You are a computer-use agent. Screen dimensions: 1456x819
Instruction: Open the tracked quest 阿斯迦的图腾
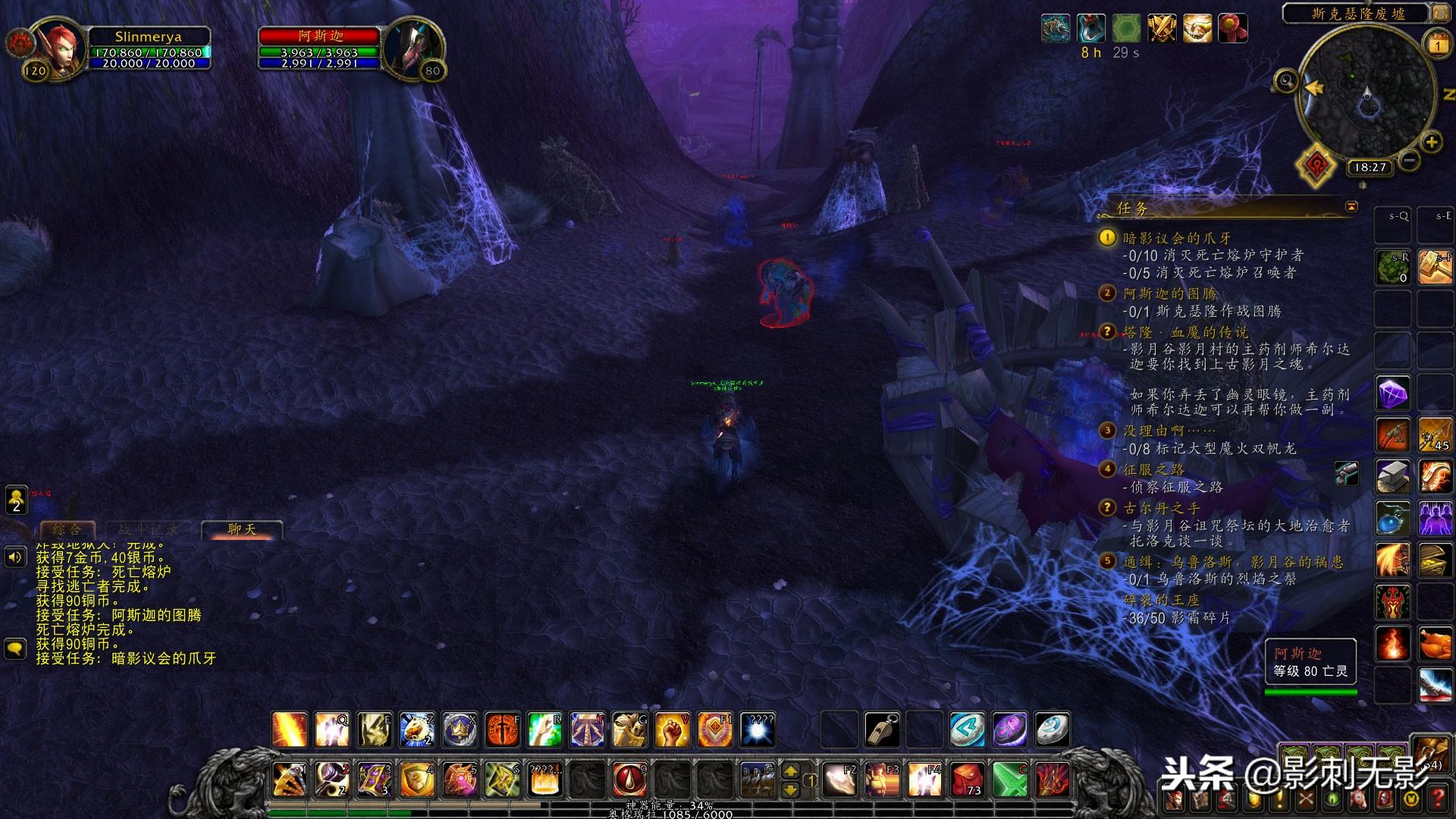1169,293
